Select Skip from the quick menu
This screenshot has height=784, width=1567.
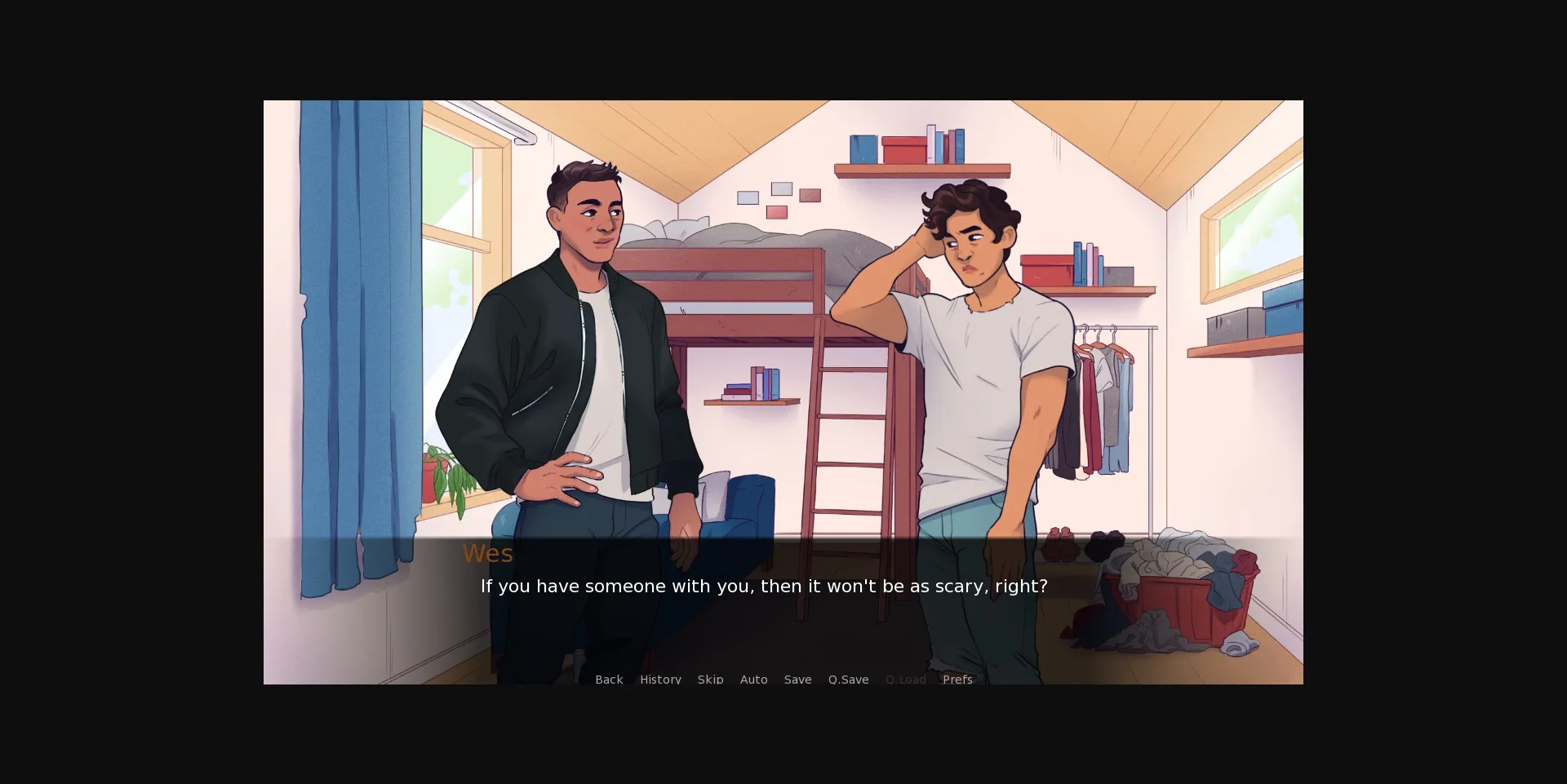tap(710, 679)
